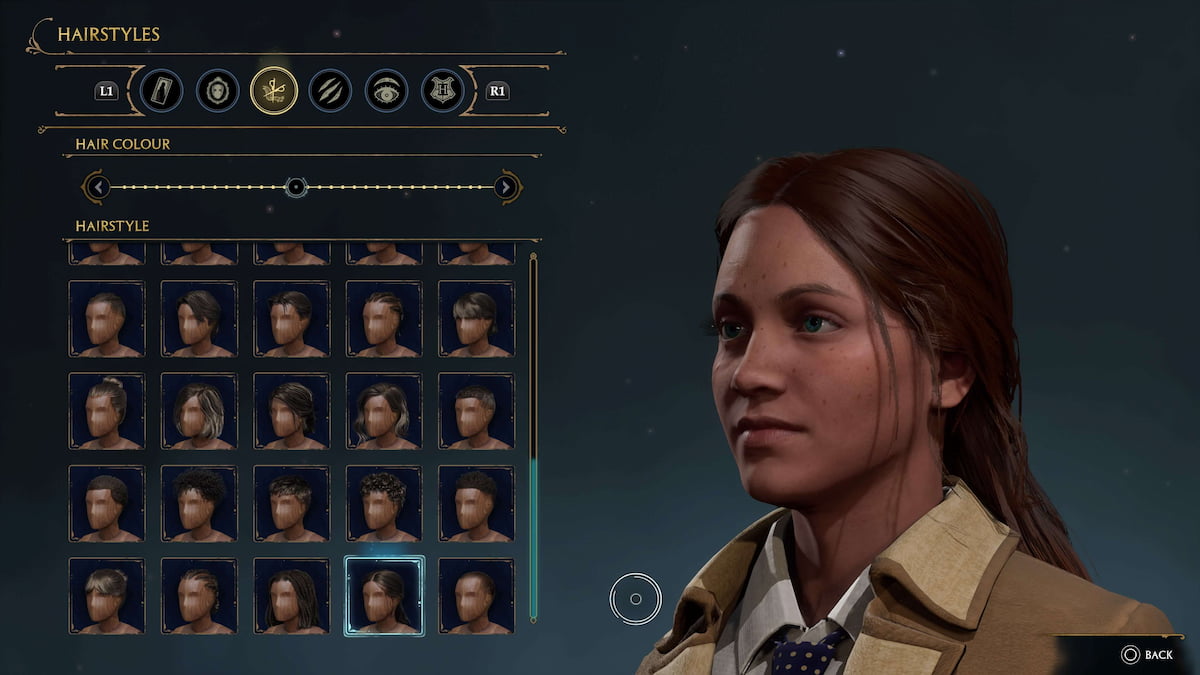The width and height of the screenshot is (1200, 675).
Task: Choose the top-knot bun hairstyle
Action: click(x=107, y=411)
